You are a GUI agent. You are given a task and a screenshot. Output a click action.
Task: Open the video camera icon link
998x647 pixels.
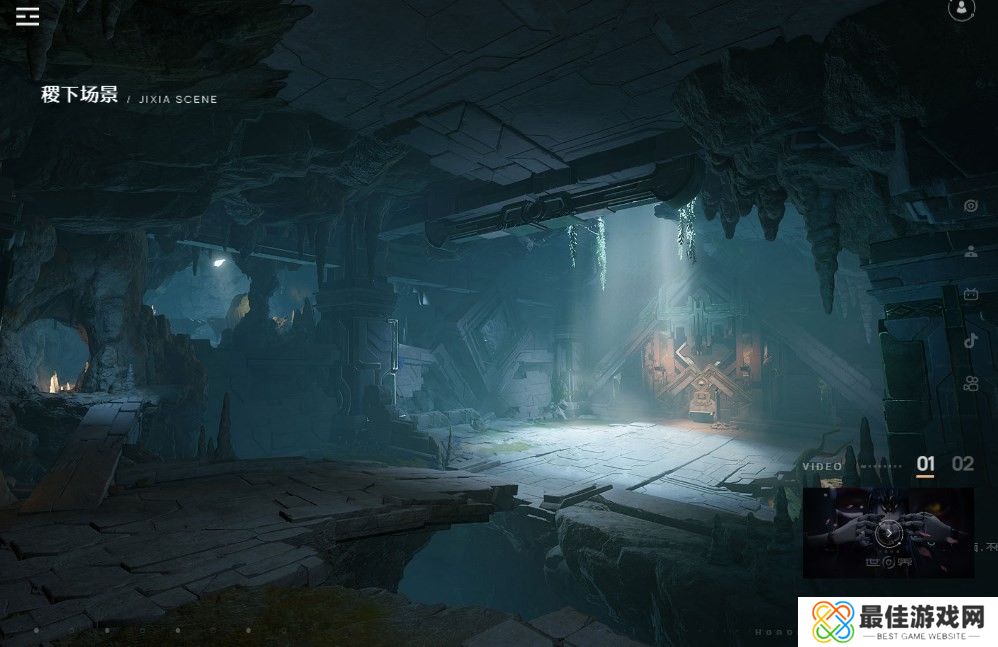970,383
